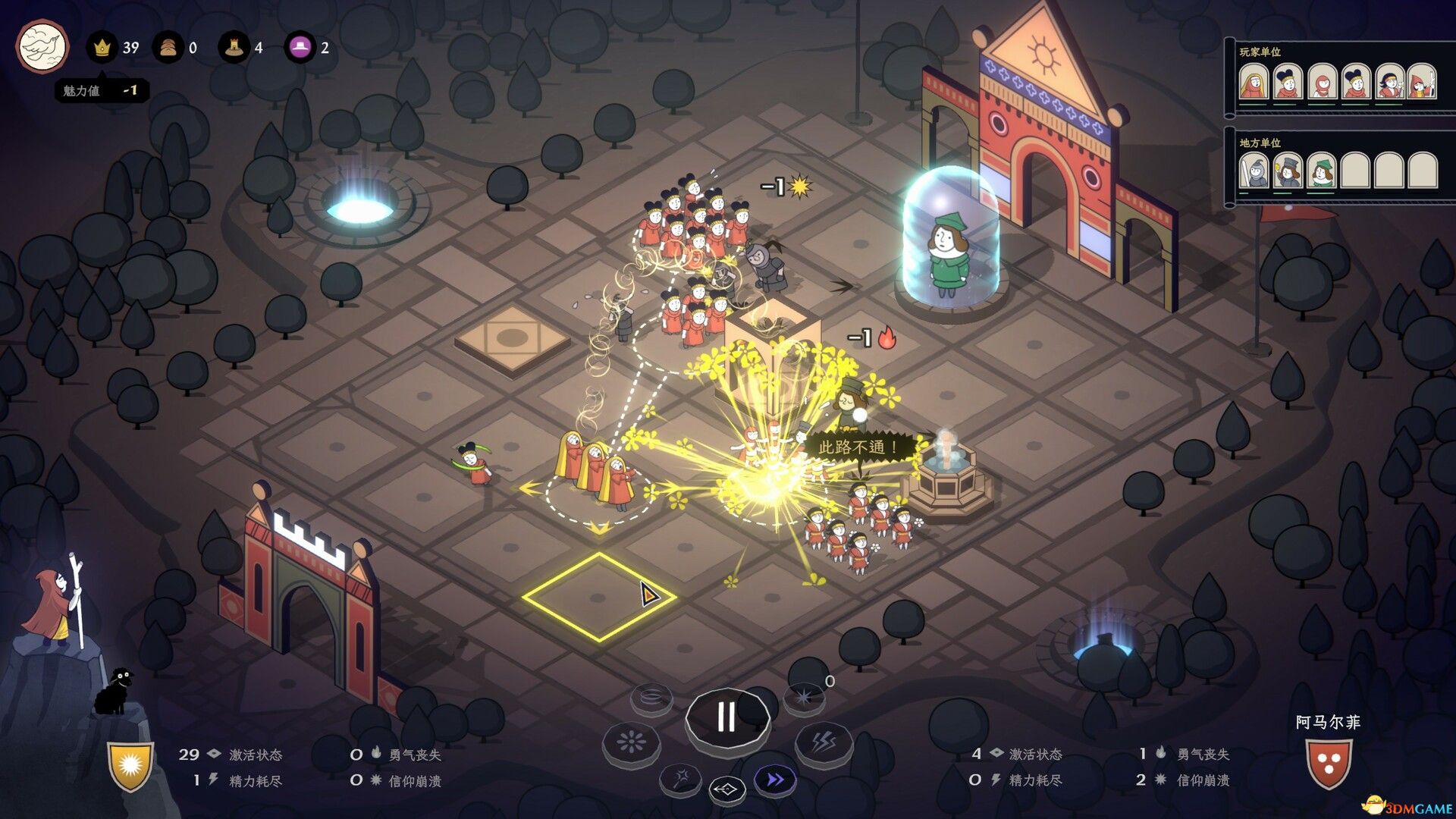Click the gold crown charm icon
Image resolution: width=1456 pixels, height=819 pixels.
click(x=102, y=48)
